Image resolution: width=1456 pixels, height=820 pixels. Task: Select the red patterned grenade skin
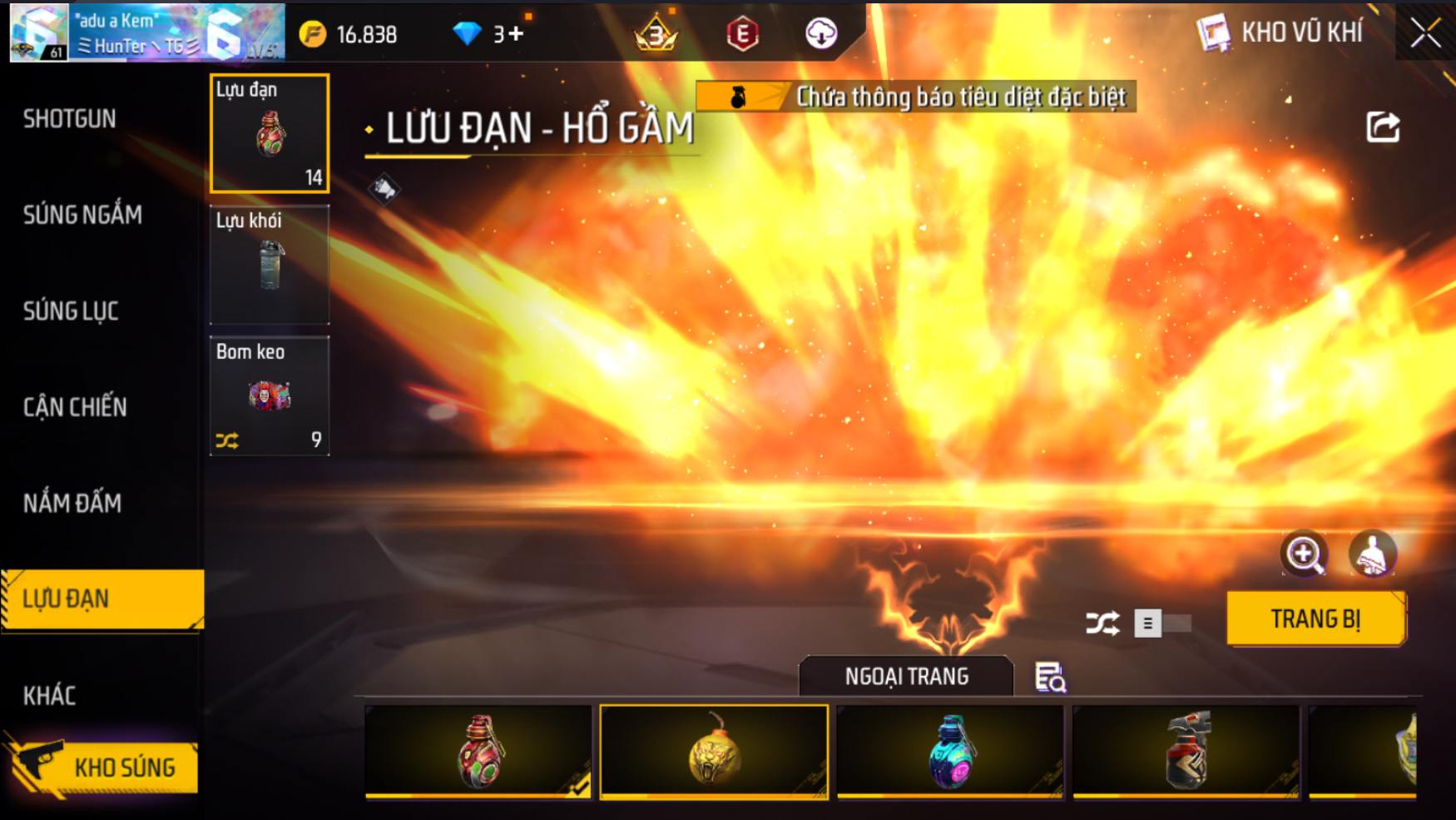click(x=478, y=752)
